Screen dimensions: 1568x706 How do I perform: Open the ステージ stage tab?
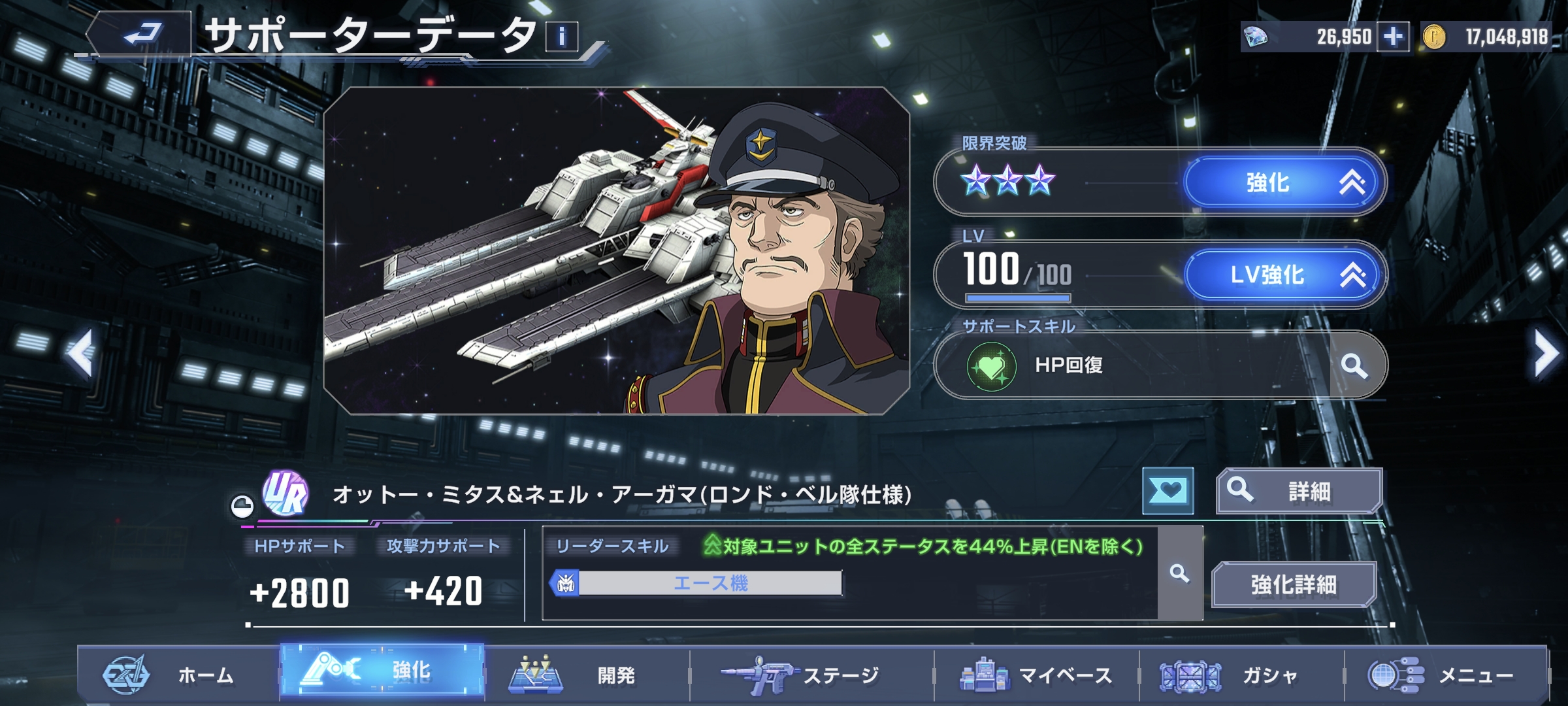coord(810,675)
